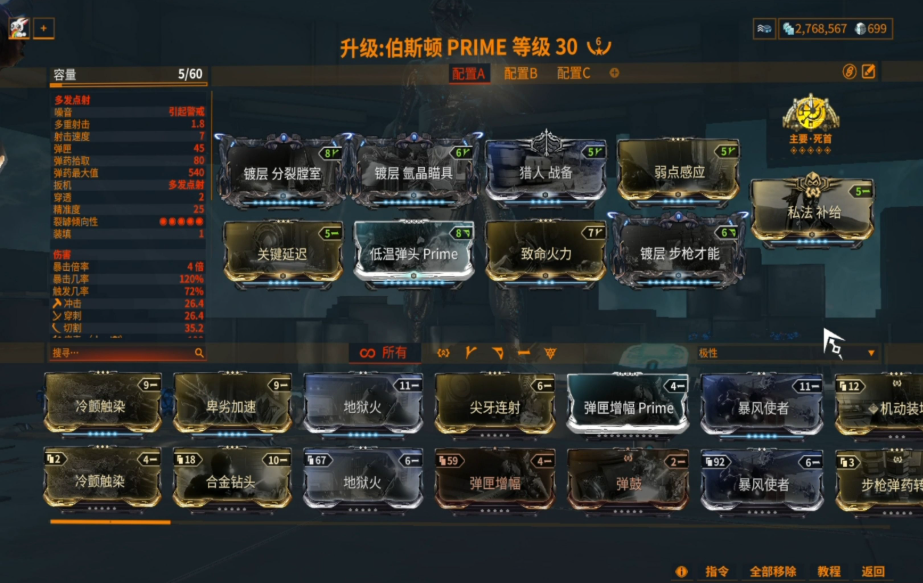Screen dimensions: 923x583
Task: Pick the 卑劣加速 mod from the collection
Action: [x=233, y=407]
